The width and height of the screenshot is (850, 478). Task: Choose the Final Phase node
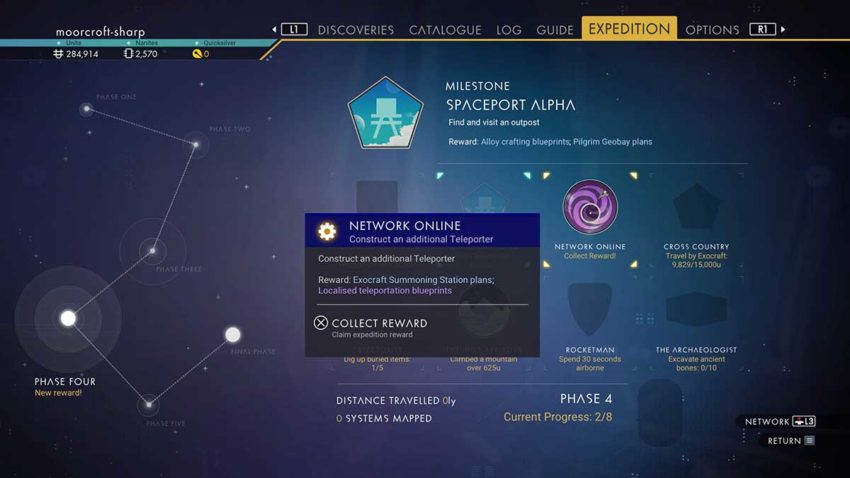(x=233, y=335)
